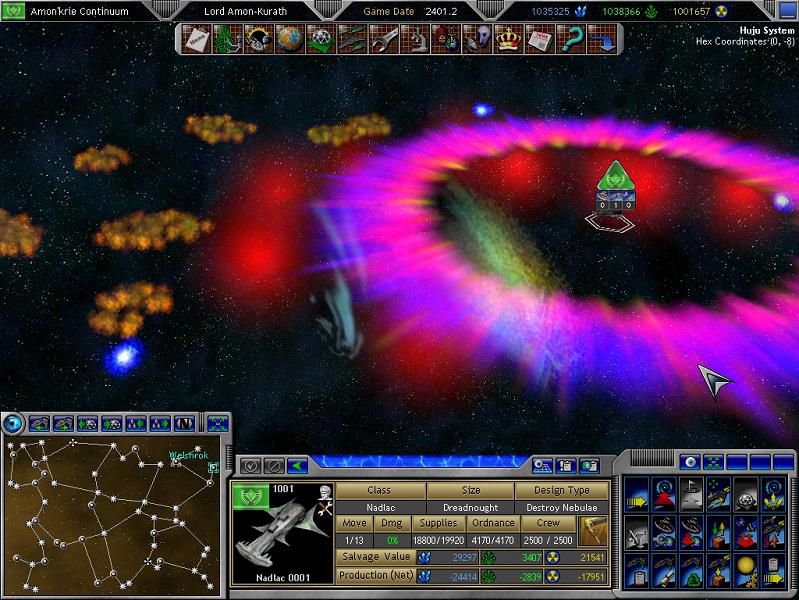The height and width of the screenshot is (600, 799).
Task: Click the blue left arrow button above ship panel
Action: (x=297, y=465)
